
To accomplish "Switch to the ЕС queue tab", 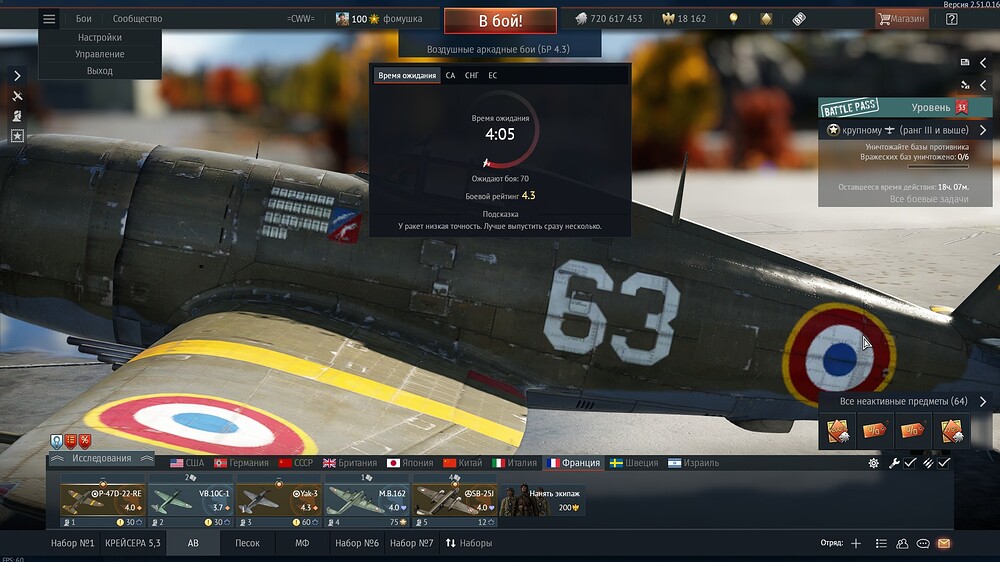I will pos(493,75).
